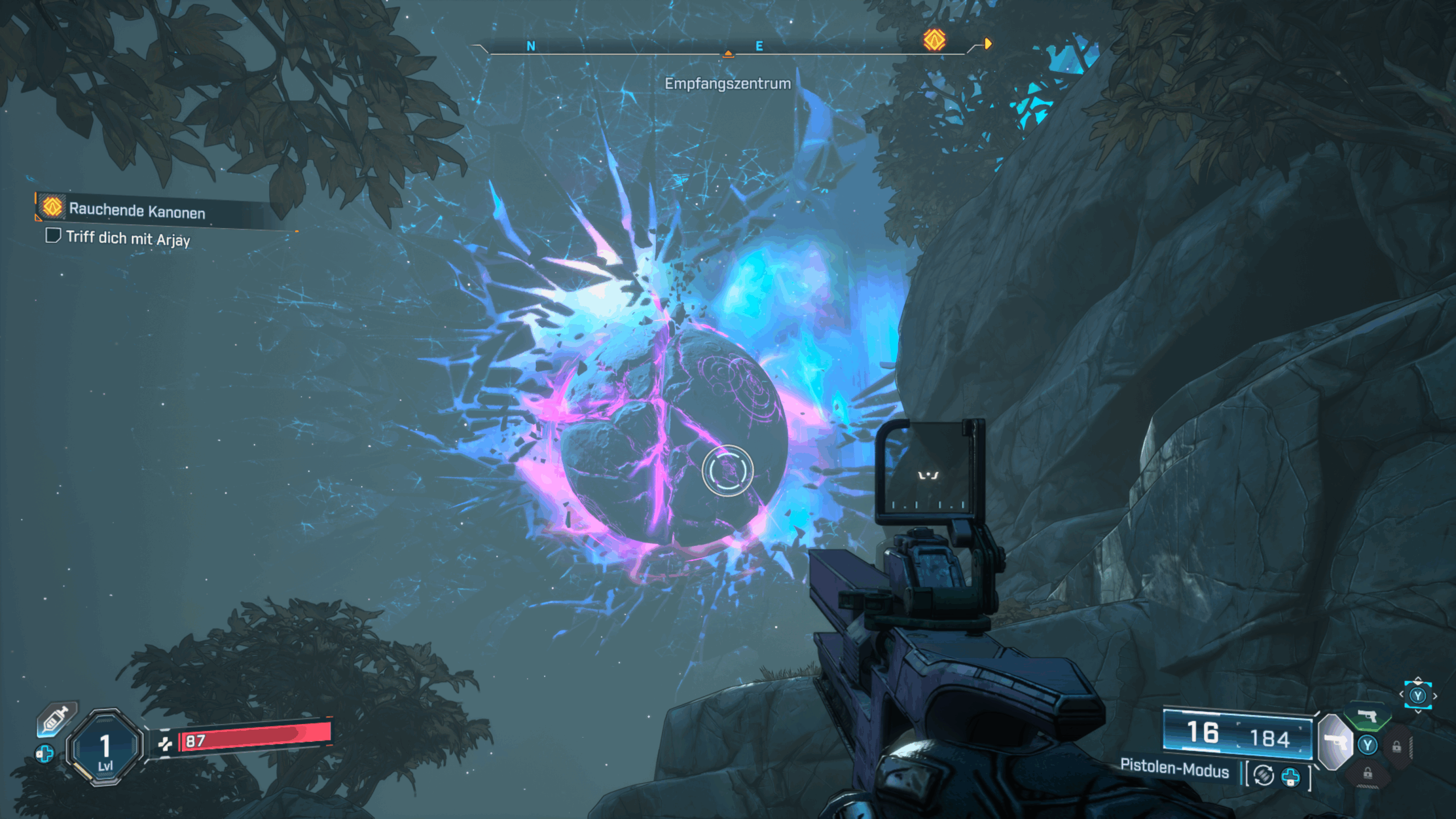Open the Rauchende Kanonen quest tracker

(136, 210)
